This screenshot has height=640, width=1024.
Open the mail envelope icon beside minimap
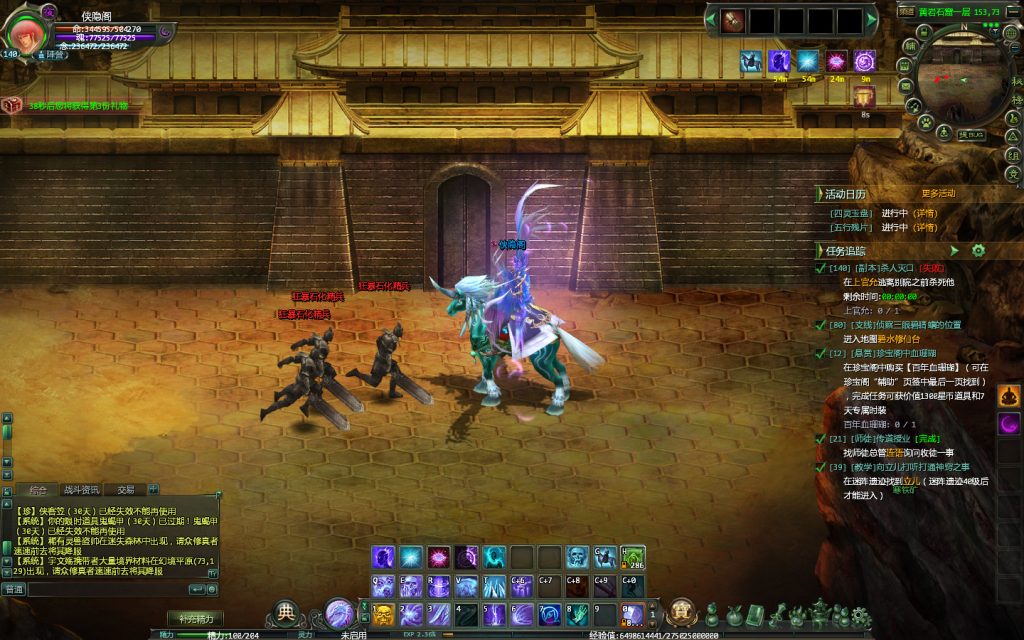coord(905,87)
